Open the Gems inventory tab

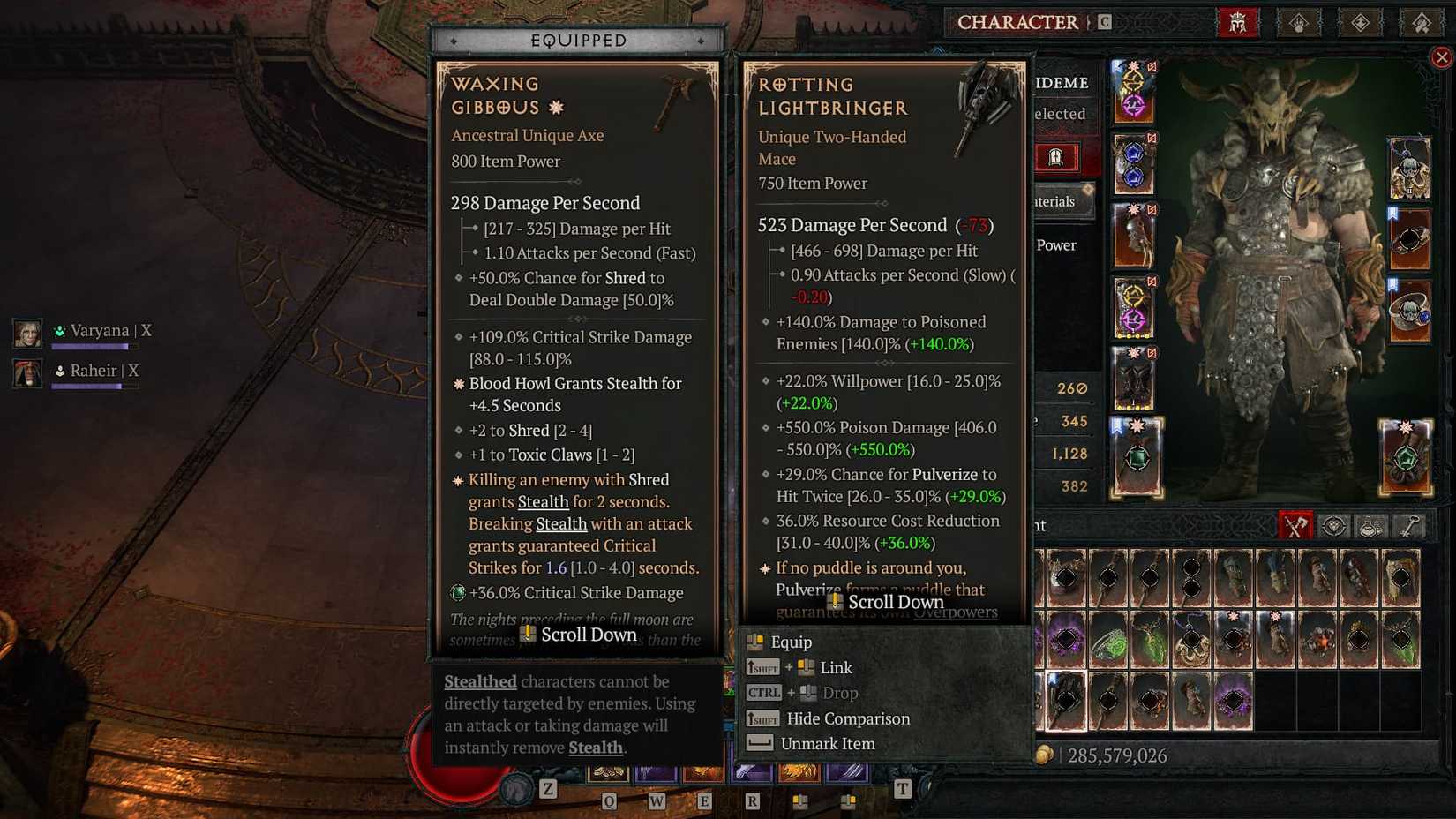1333,526
